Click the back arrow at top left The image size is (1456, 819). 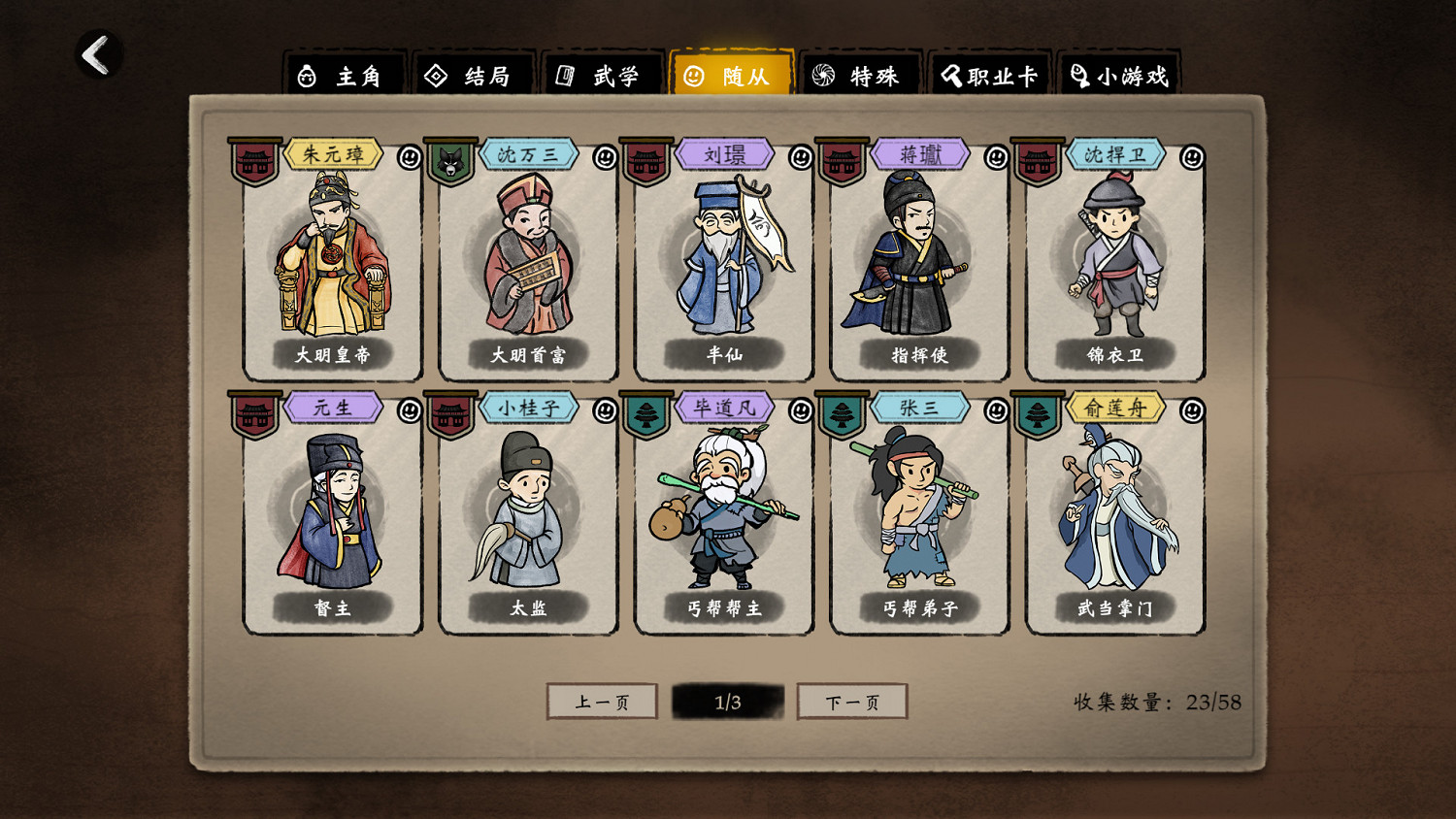[x=96, y=56]
